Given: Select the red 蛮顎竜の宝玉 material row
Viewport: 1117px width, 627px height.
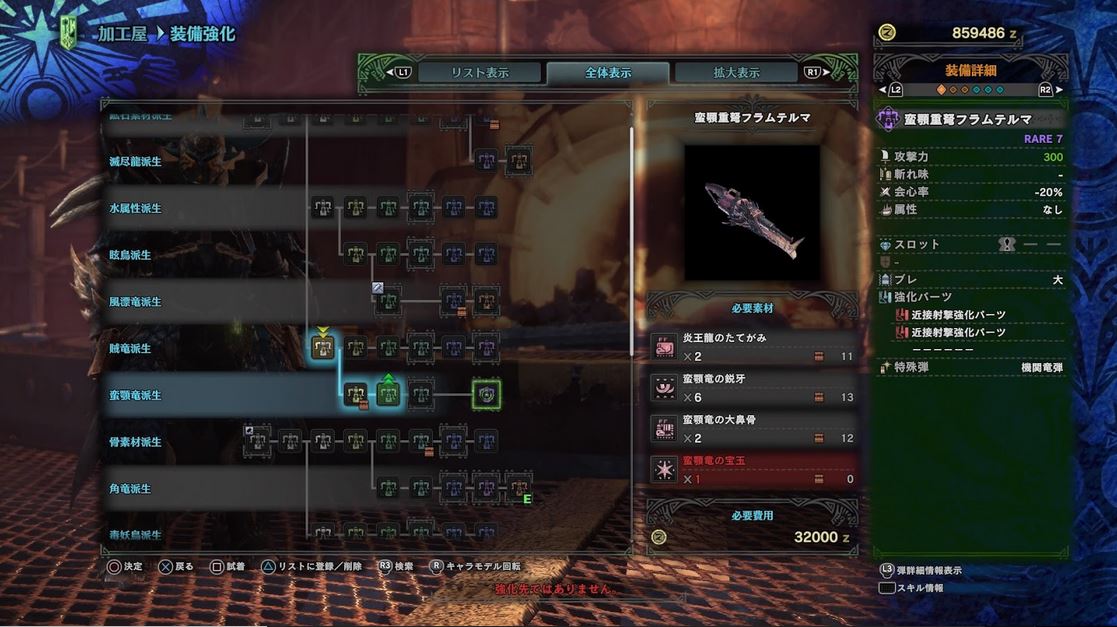Looking at the screenshot, I should click(x=752, y=470).
